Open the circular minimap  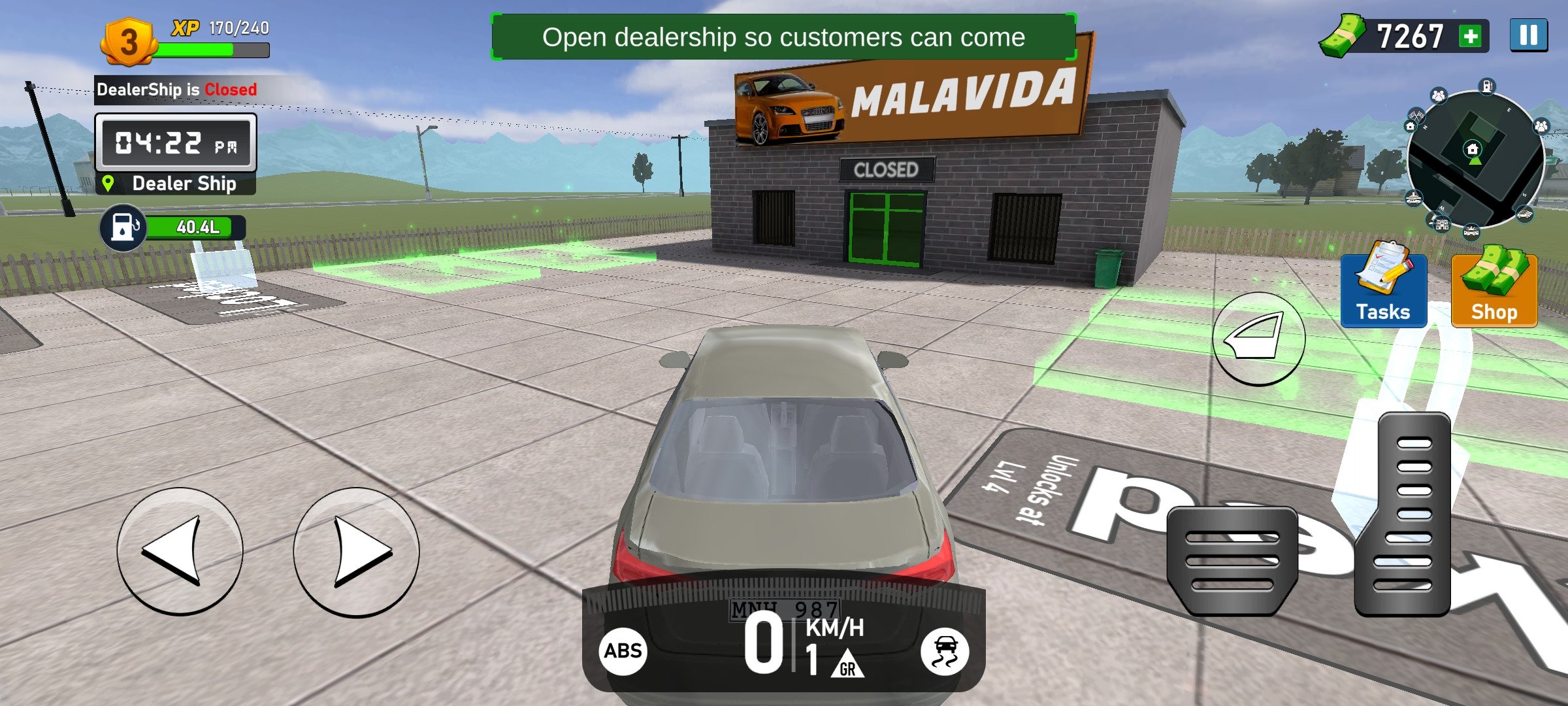1475,160
